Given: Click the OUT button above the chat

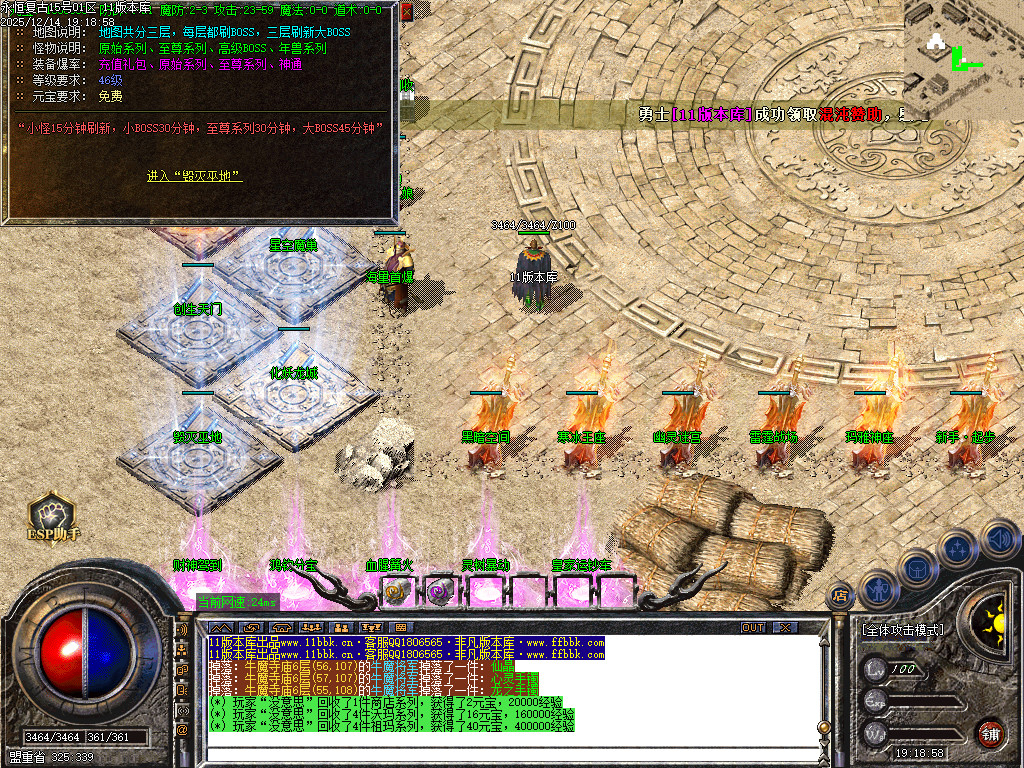Looking at the screenshot, I should [752, 627].
